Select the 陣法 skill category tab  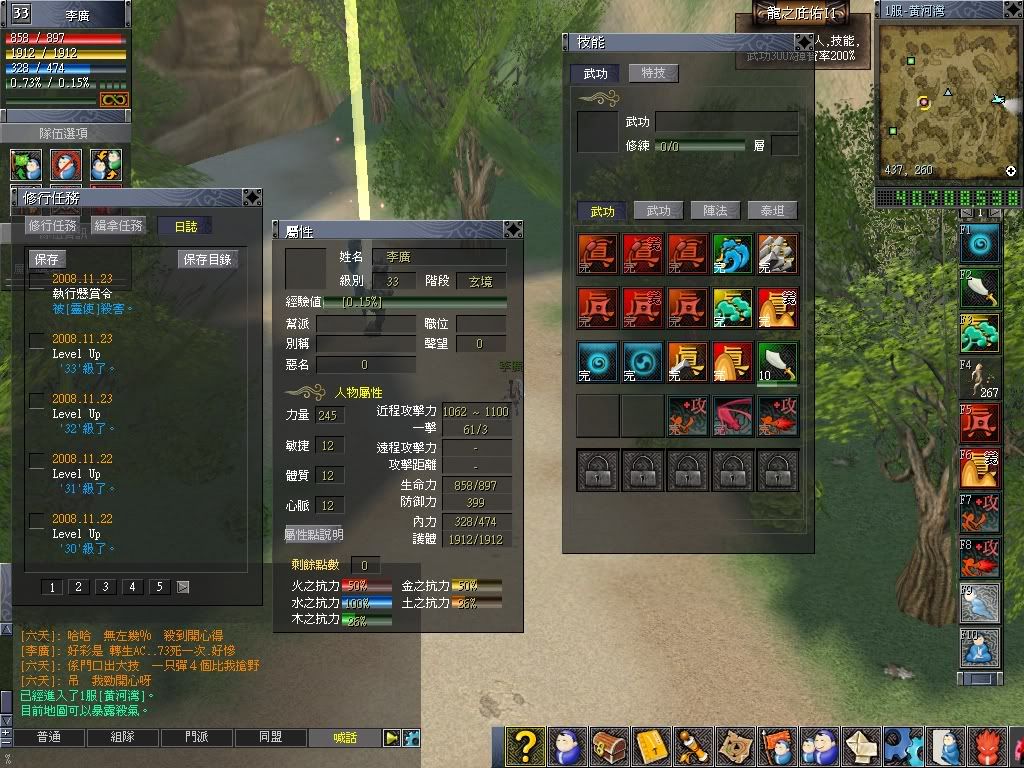[x=715, y=211]
